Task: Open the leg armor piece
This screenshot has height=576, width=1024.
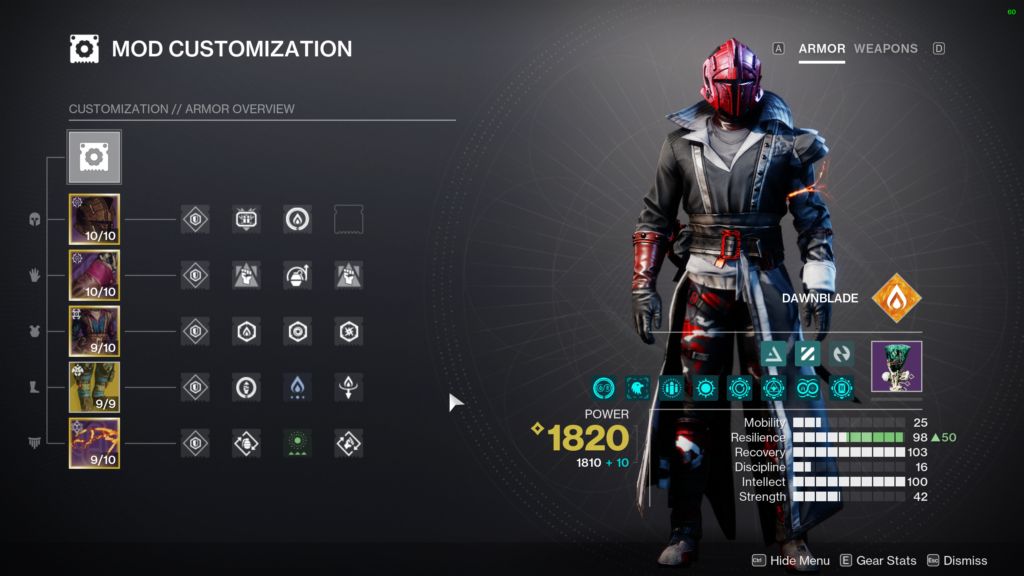Action: [94, 387]
